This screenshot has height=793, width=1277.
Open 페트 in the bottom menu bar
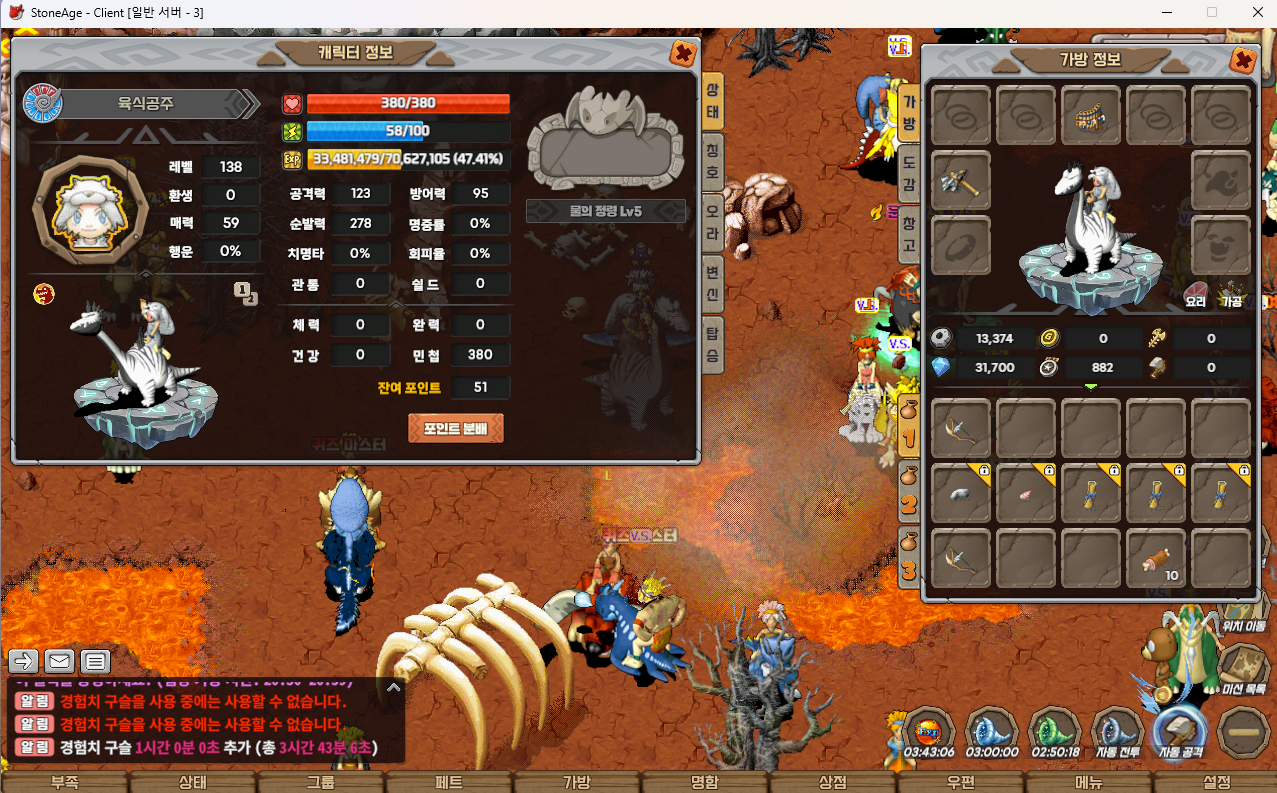[x=448, y=782]
